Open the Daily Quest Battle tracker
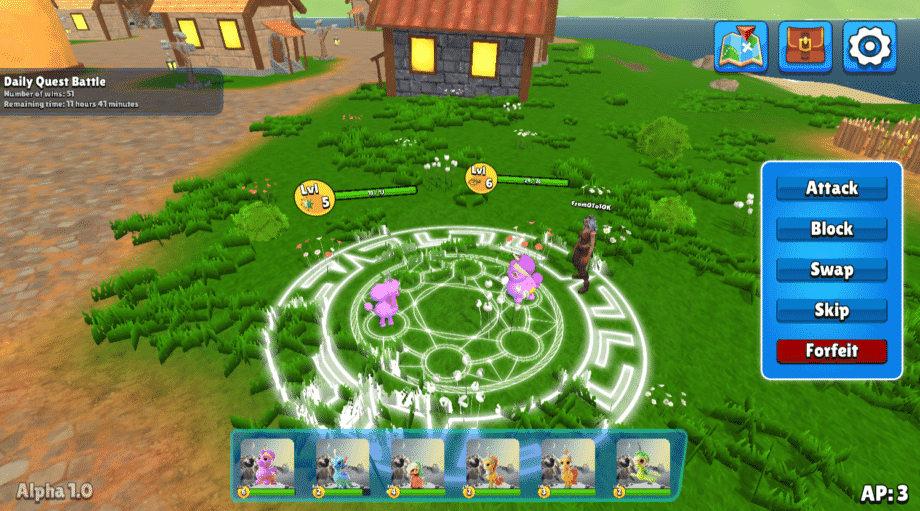 (x=110, y=91)
